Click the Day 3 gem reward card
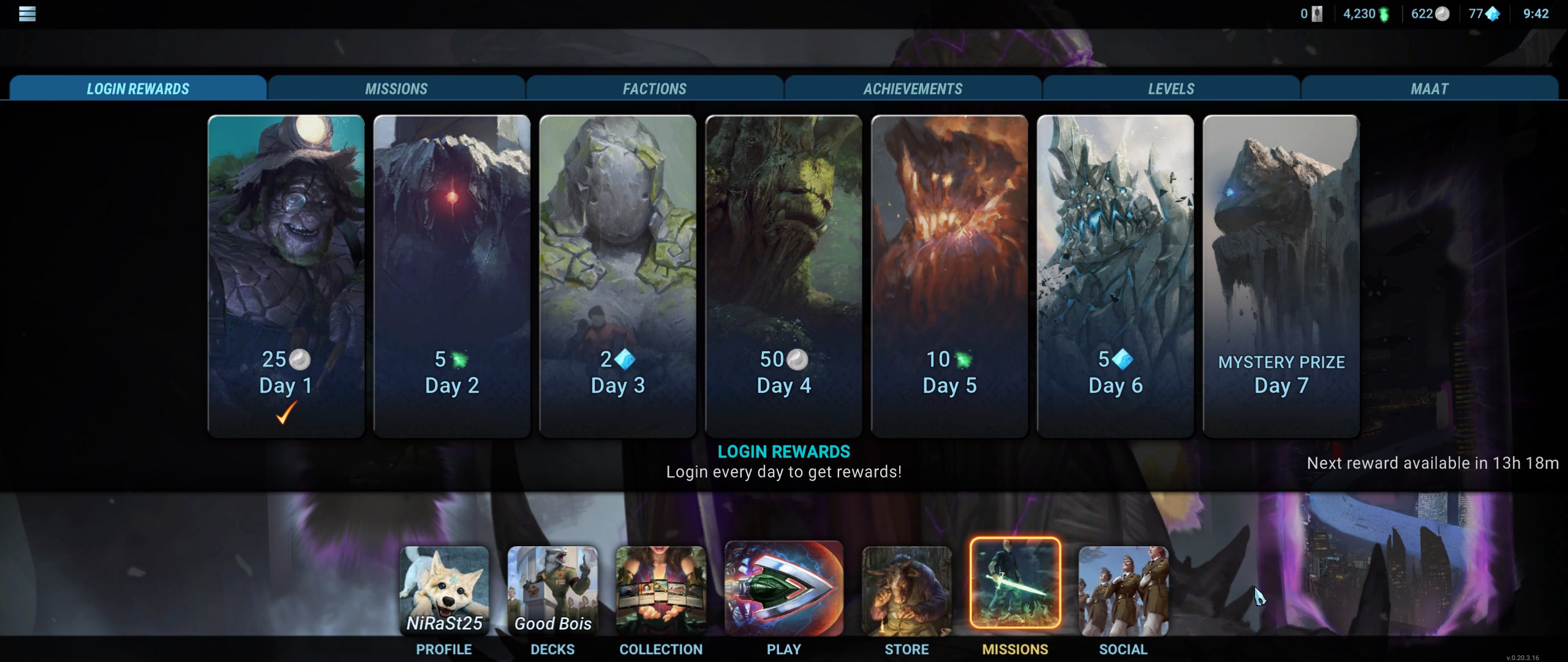The height and width of the screenshot is (662, 1568). point(617,276)
